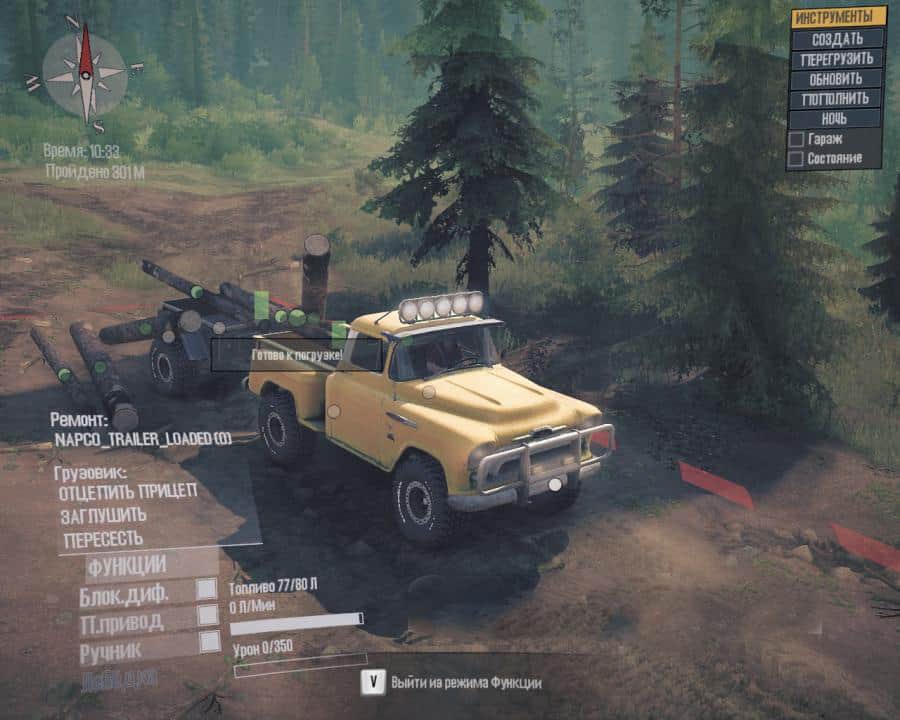The height and width of the screenshot is (720, 900).
Task: Choose ПЕРЕГРУЗИТЬ in the tools panel
Action: (x=838, y=59)
